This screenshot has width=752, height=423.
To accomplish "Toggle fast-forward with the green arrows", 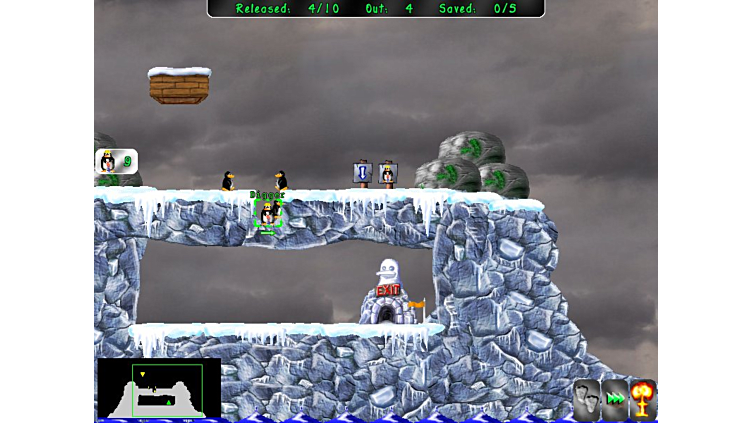I will 615,398.
